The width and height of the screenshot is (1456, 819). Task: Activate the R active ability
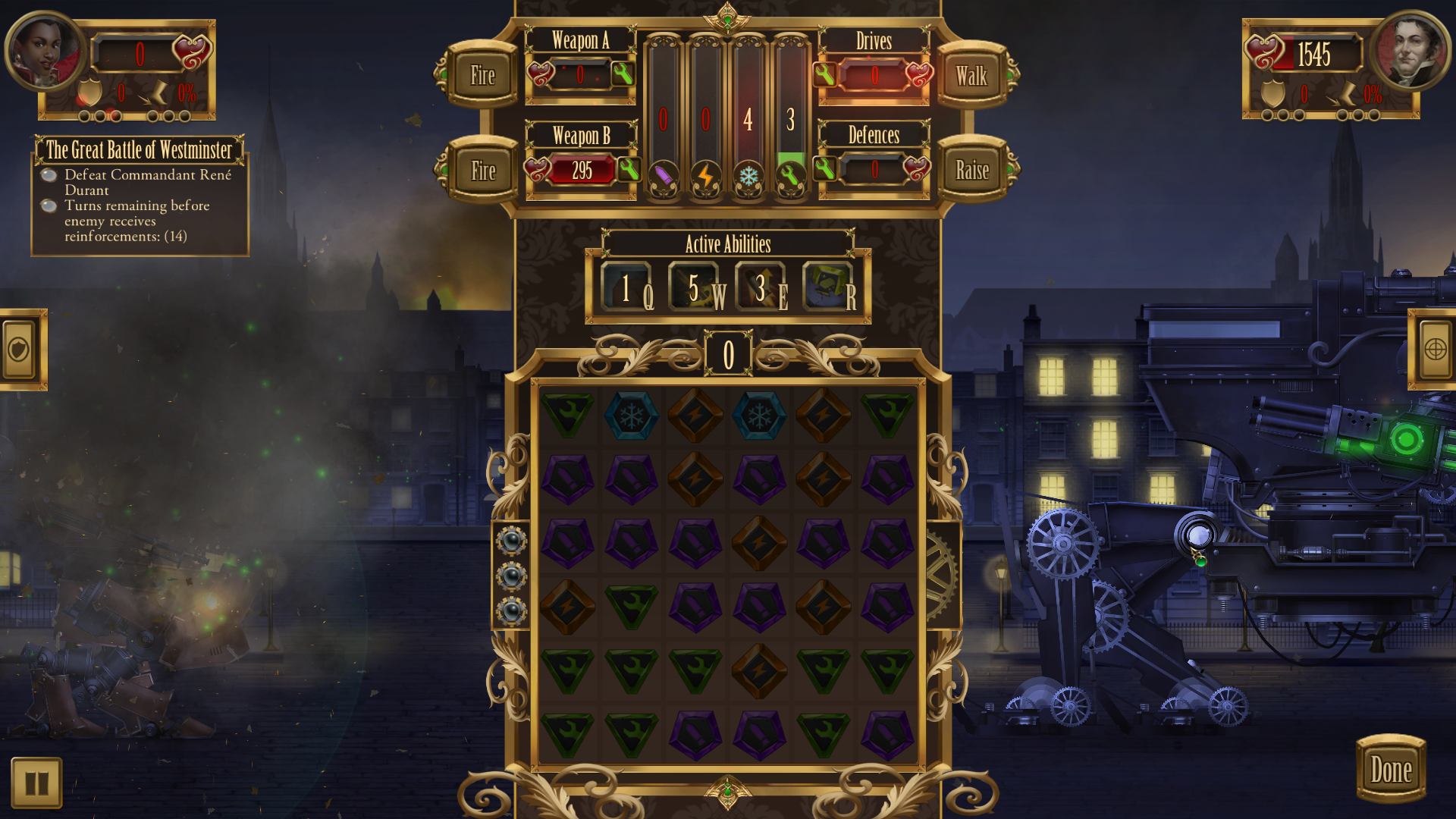point(828,288)
